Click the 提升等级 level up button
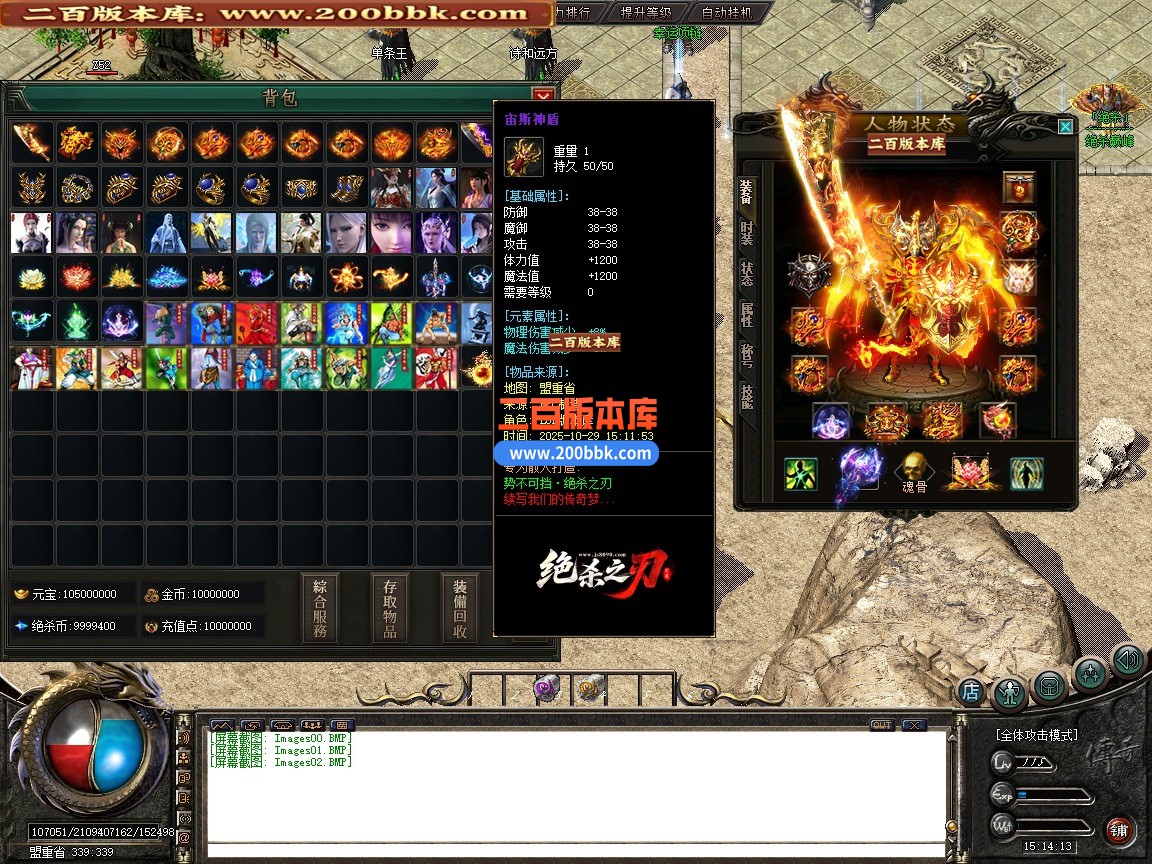This screenshot has width=1152, height=864. 645,13
